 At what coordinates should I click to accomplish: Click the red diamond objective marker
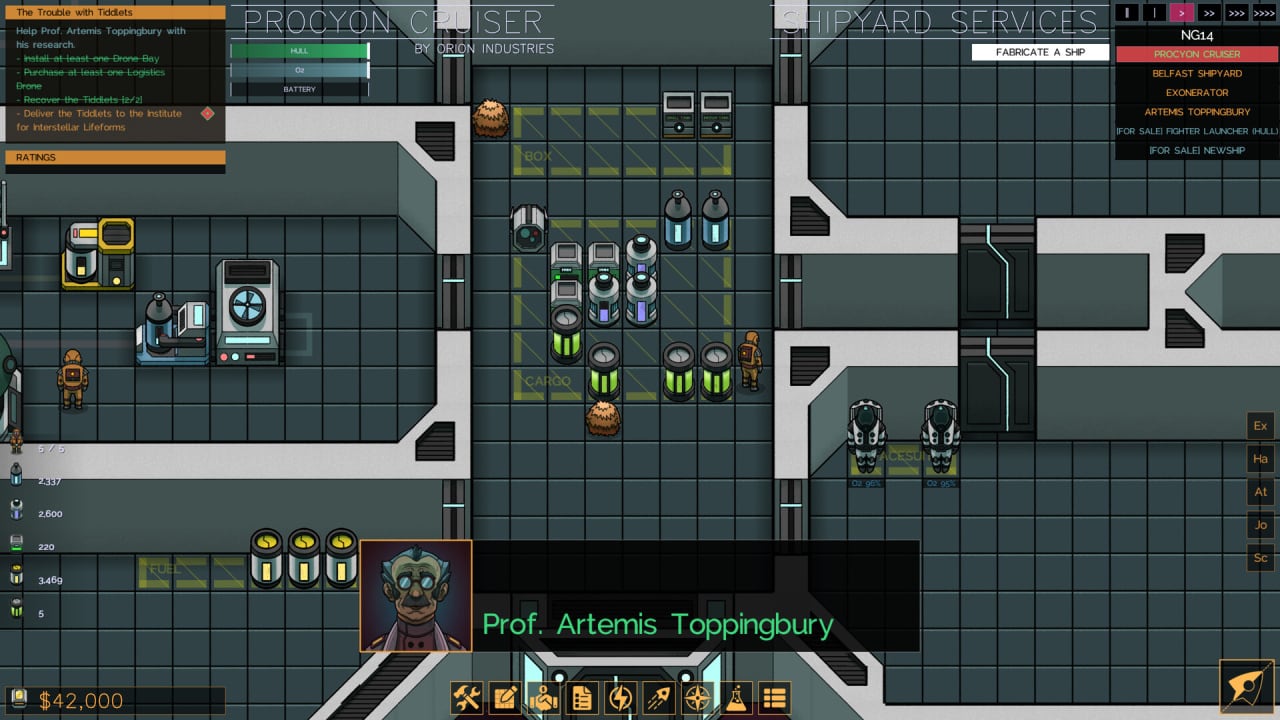pos(207,114)
